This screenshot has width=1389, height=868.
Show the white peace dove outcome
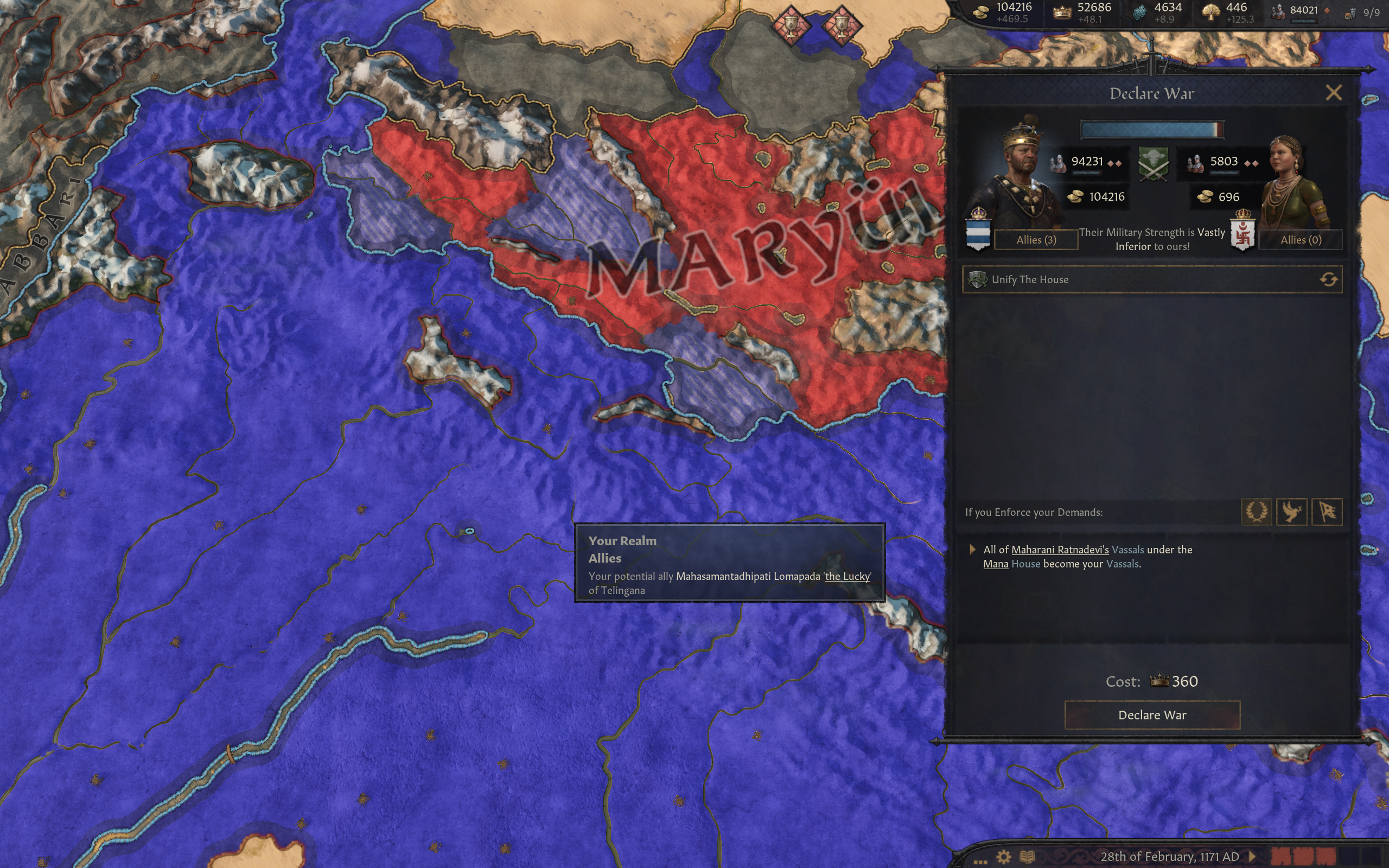pyautogui.click(x=1291, y=512)
